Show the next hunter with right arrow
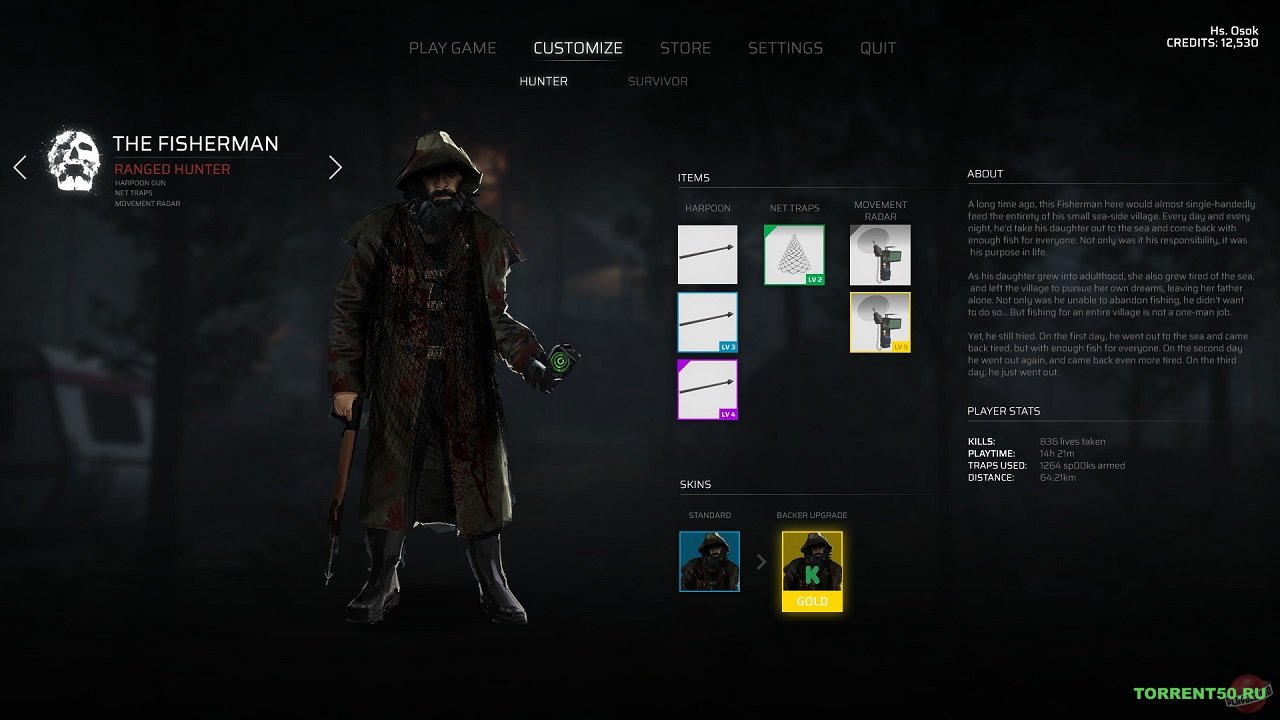 (335, 167)
